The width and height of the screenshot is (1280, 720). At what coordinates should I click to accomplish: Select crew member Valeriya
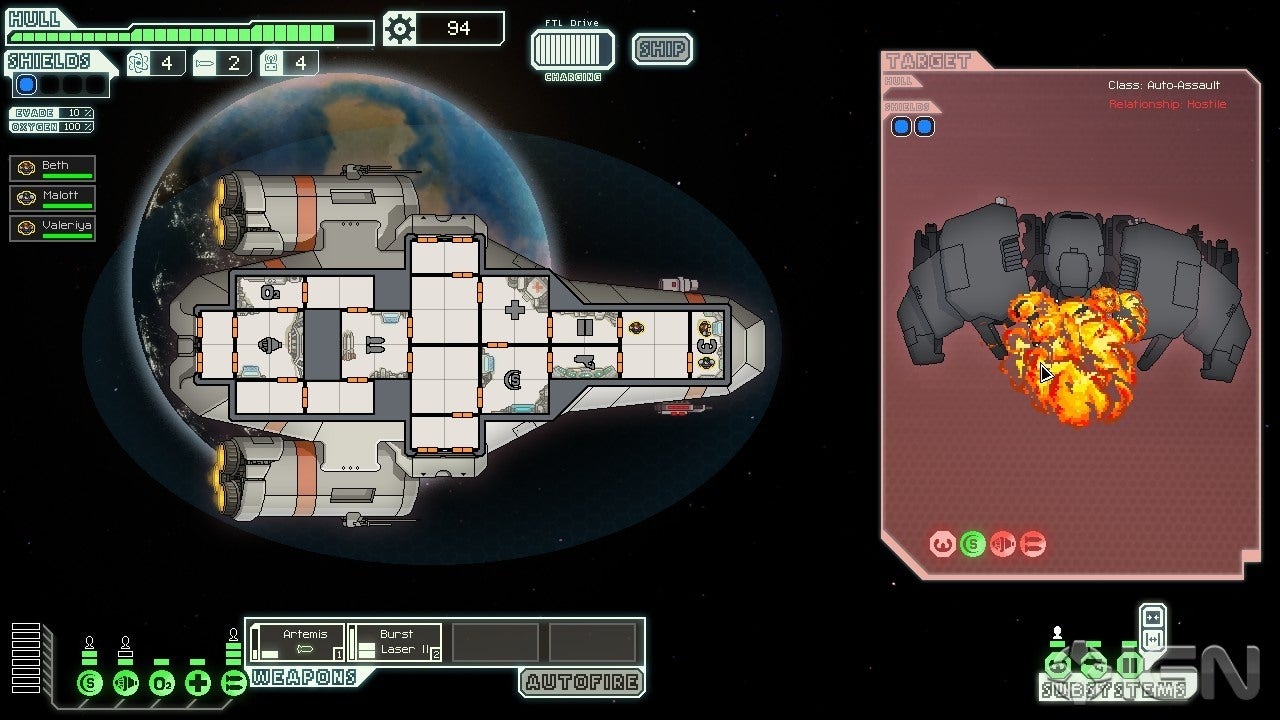point(53,228)
